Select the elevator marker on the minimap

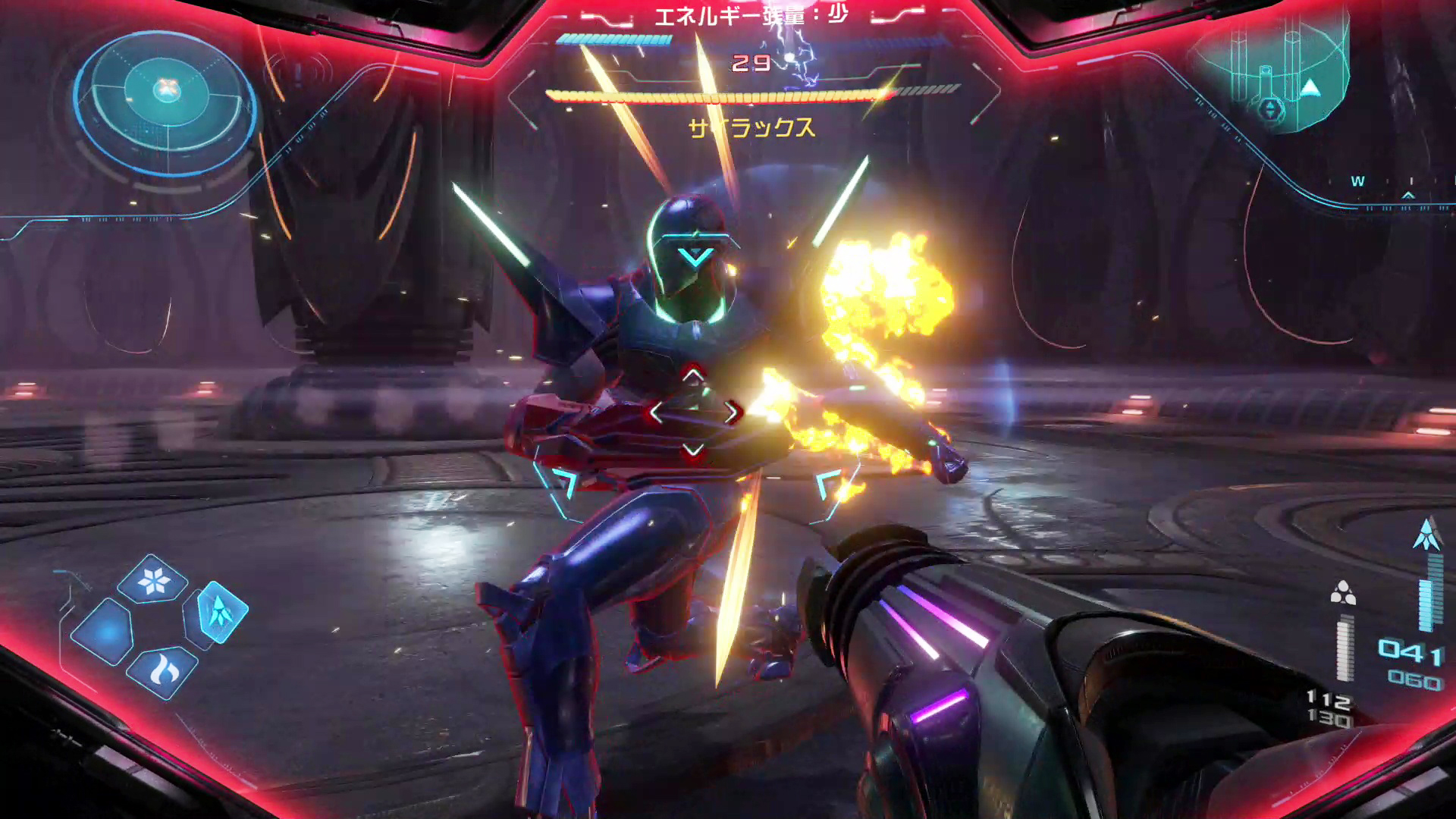1271,108
